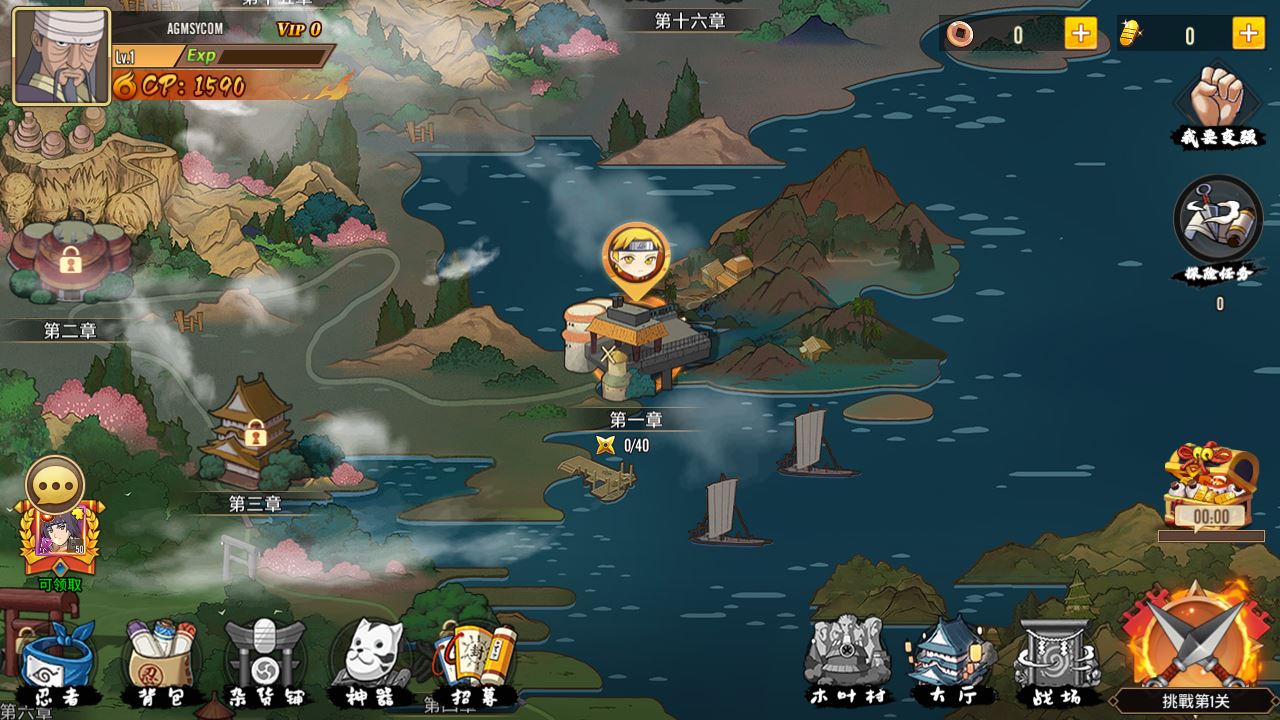Open the chat speech bubble
The height and width of the screenshot is (720, 1280).
click(x=54, y=485)
